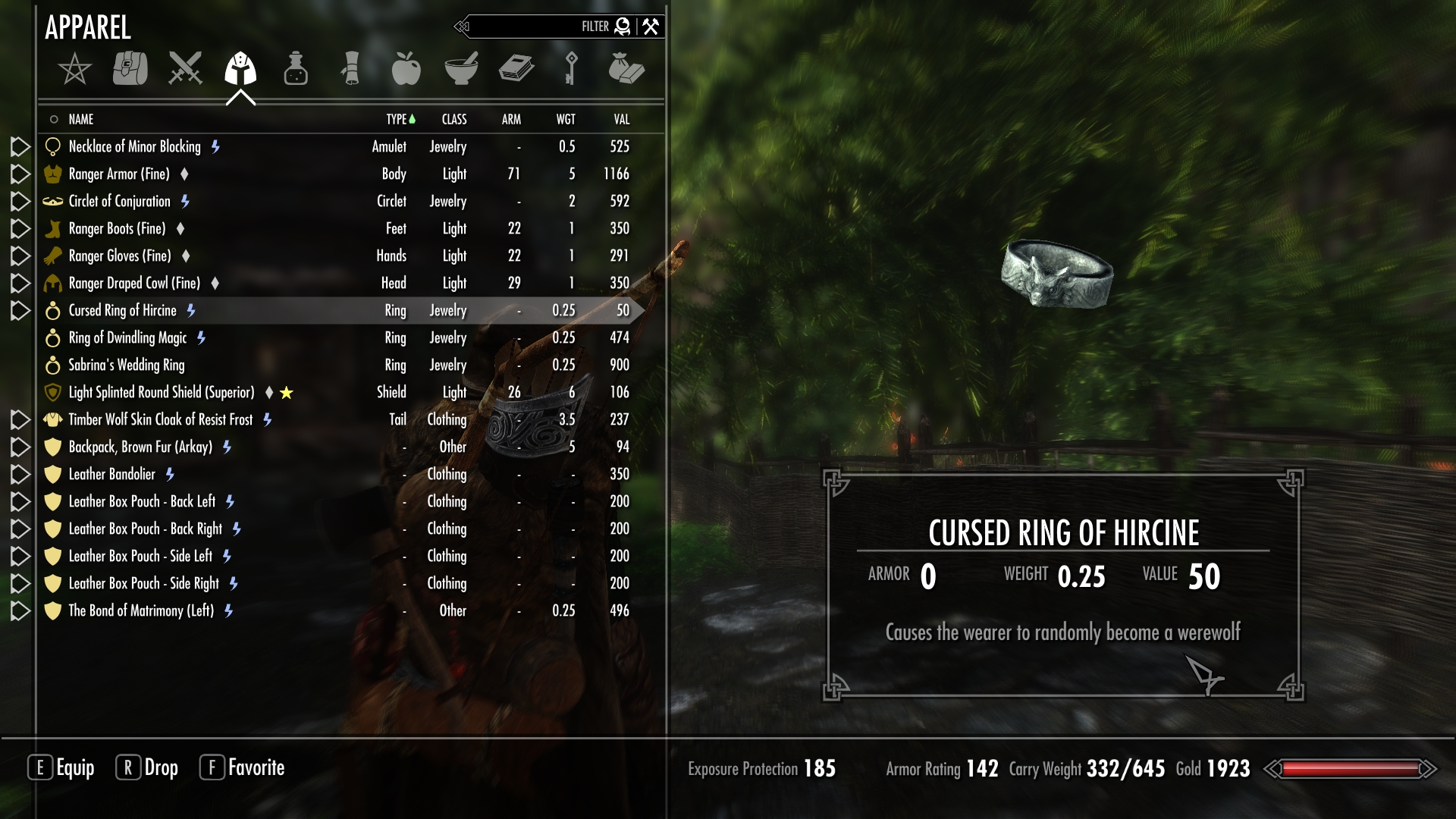Select the Leather Bandolier entry
Viewport: 1456px width, 819px height.
112,474
